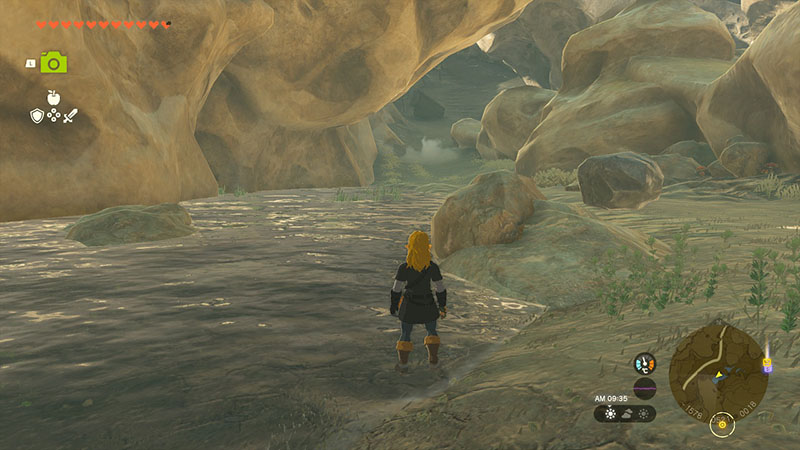Screen dimensions: 800x450
Task: Open the sword weapon quick-select icon
Action: pyautogui.click(x=71, y=116)
